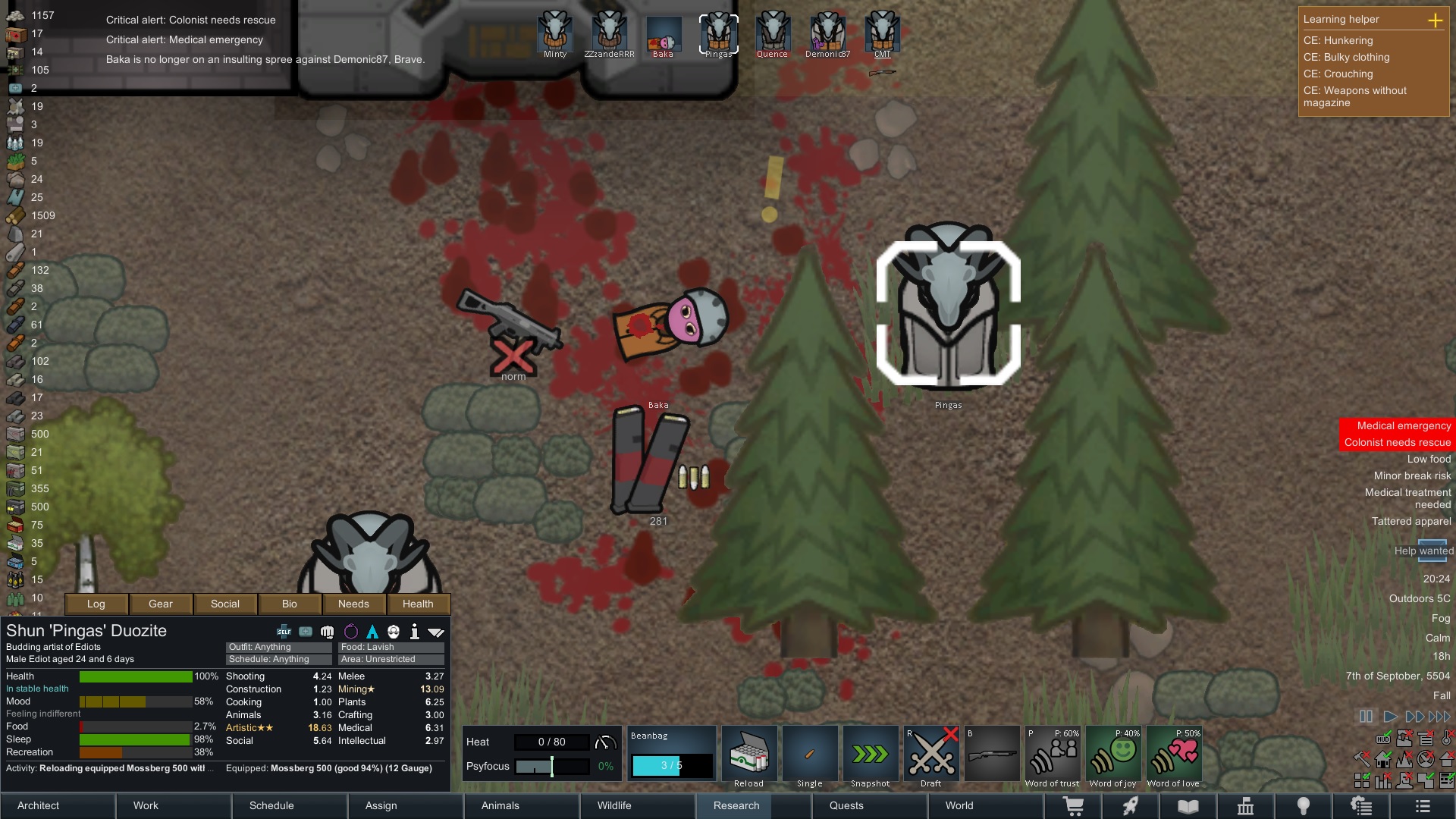
Task: Activate Word of joy psycast
Action: coord(1112,755)
